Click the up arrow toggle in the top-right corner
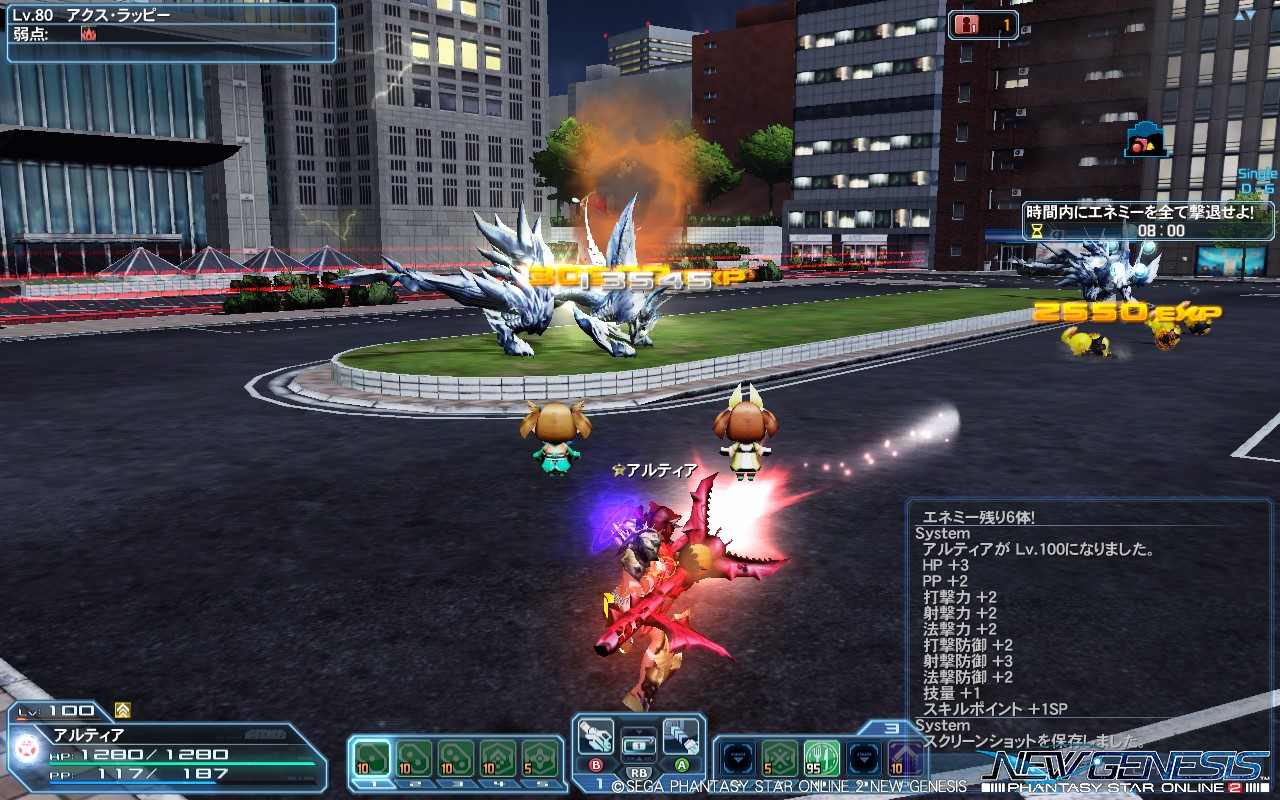This screenshot has width=1280, height=800. (1241, 15)
